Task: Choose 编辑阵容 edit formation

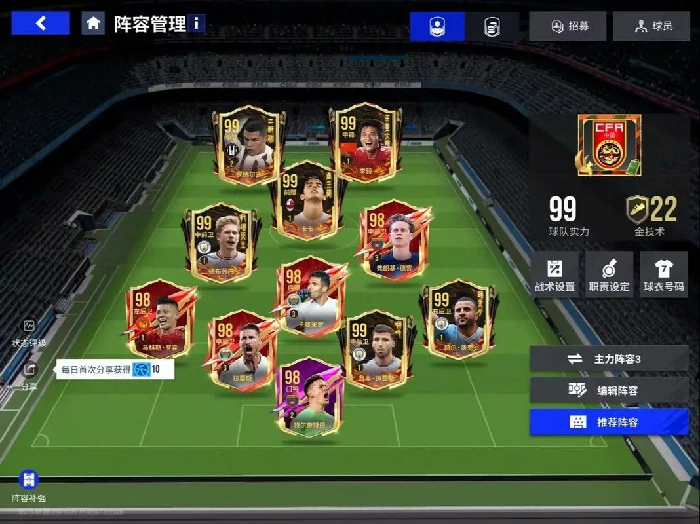Action: (609, 390)
